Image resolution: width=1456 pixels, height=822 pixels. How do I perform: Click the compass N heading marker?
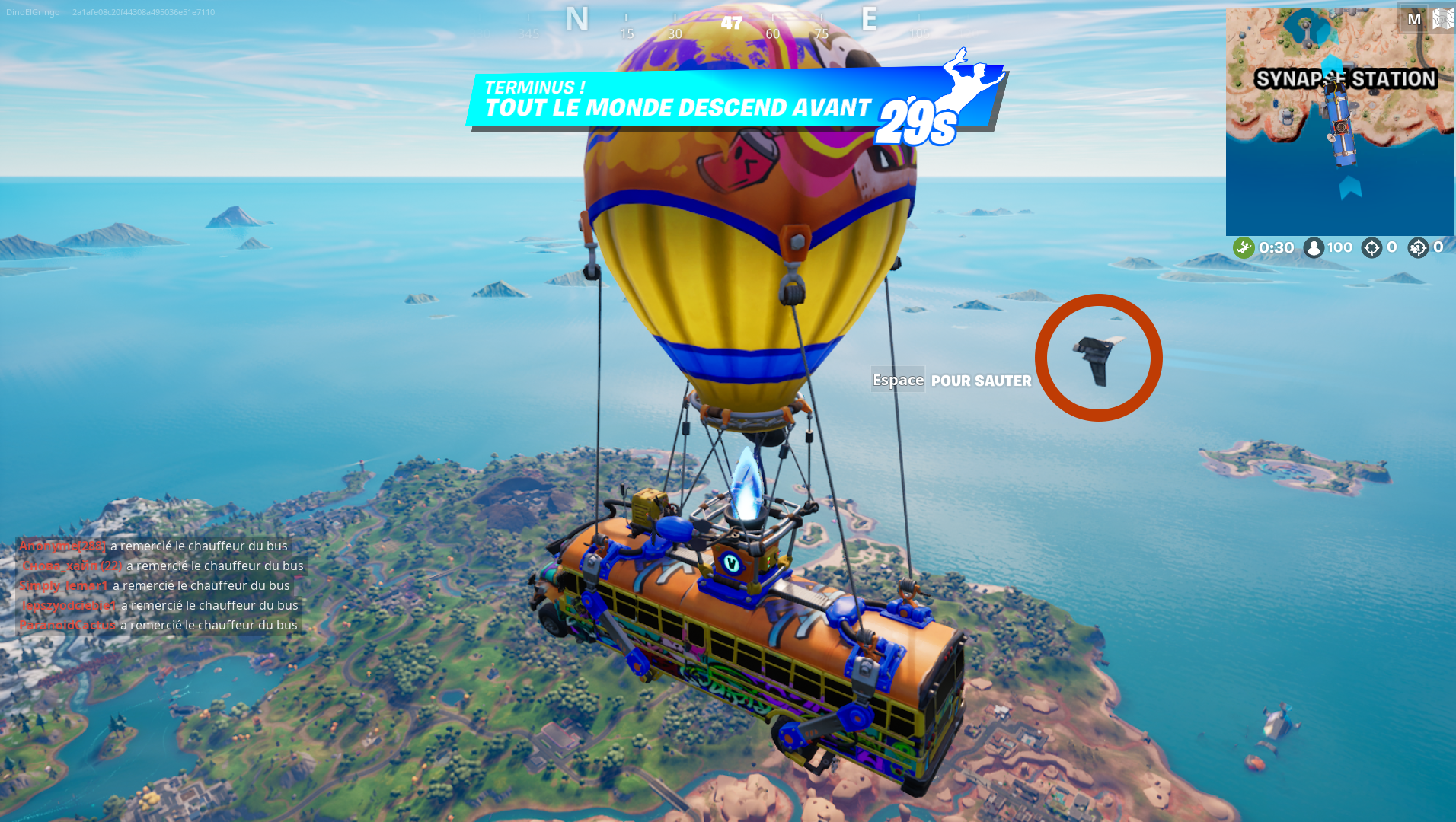click(577, 19)
